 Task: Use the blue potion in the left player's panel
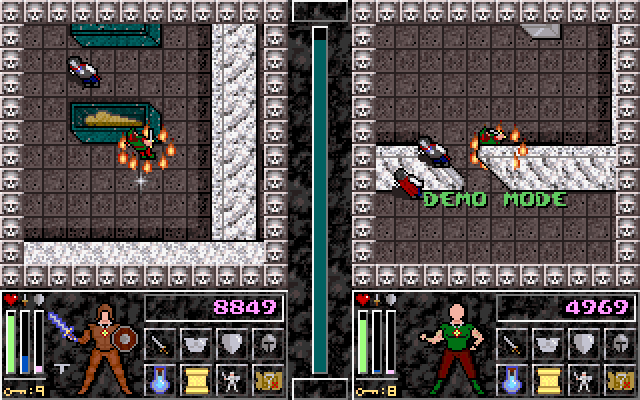(x=161, y=379)
